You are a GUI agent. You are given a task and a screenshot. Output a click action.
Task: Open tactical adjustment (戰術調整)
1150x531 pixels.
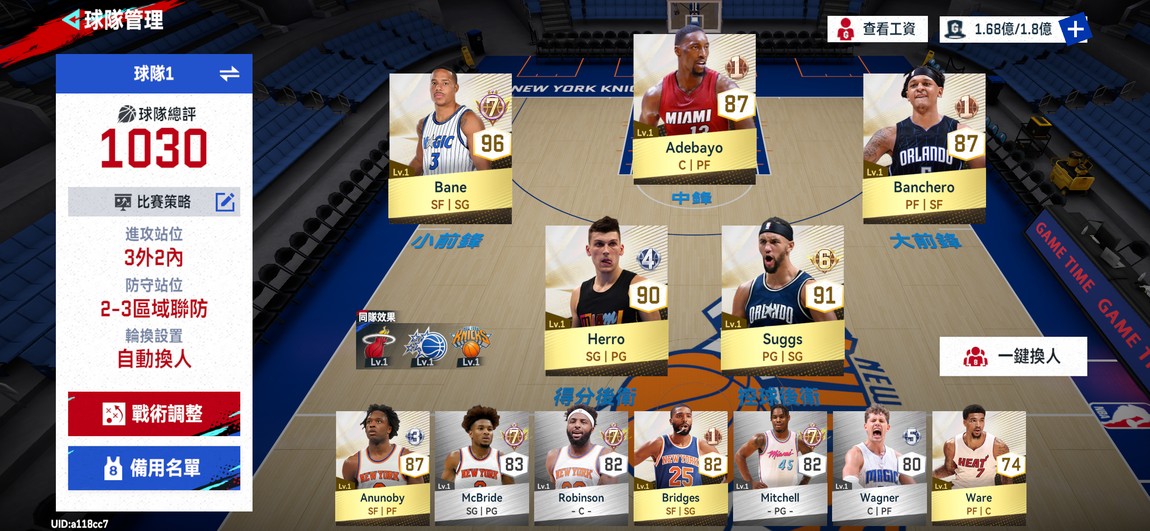tap(154, 413)
